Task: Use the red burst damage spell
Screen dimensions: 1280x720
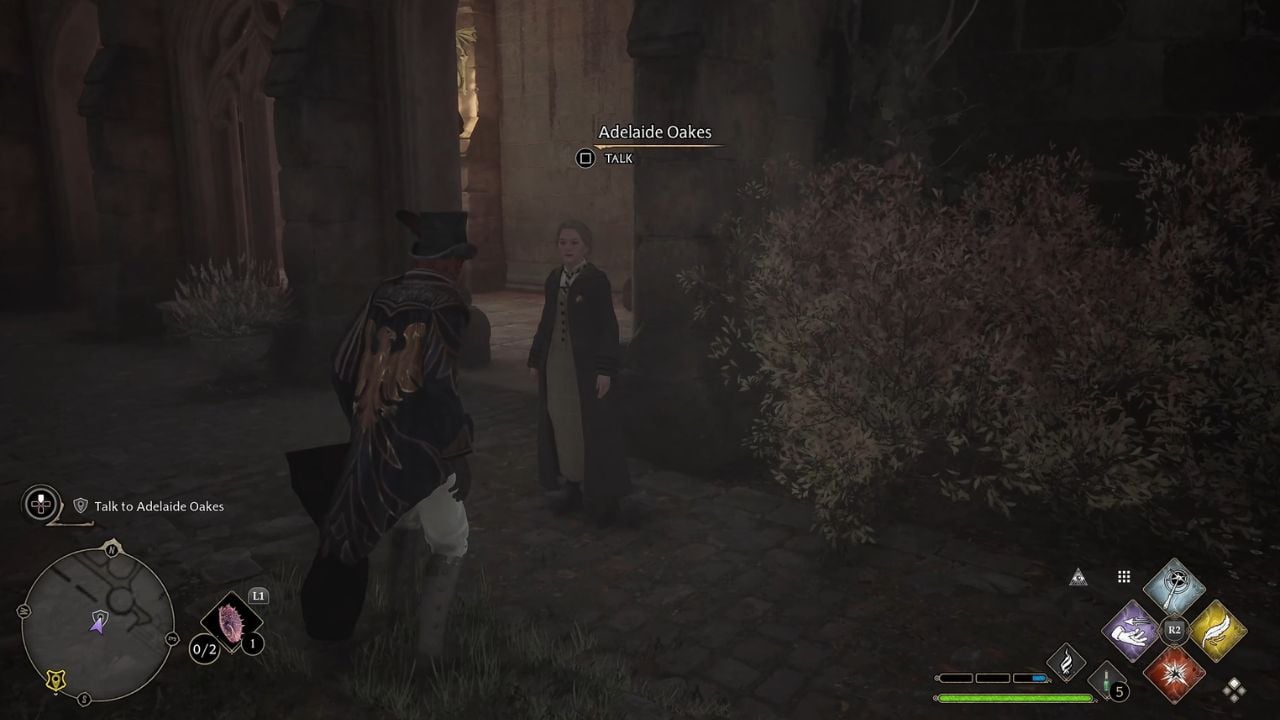Action: 1174,673
